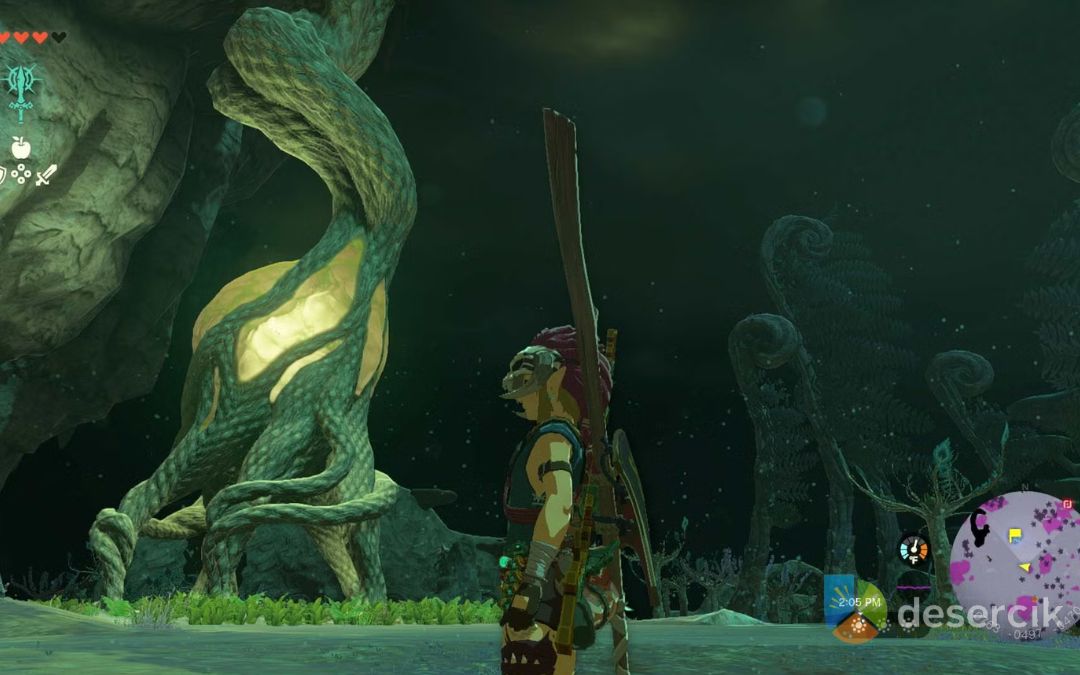
Task: Open the shield quick-select icon
Action: [3, 176]
